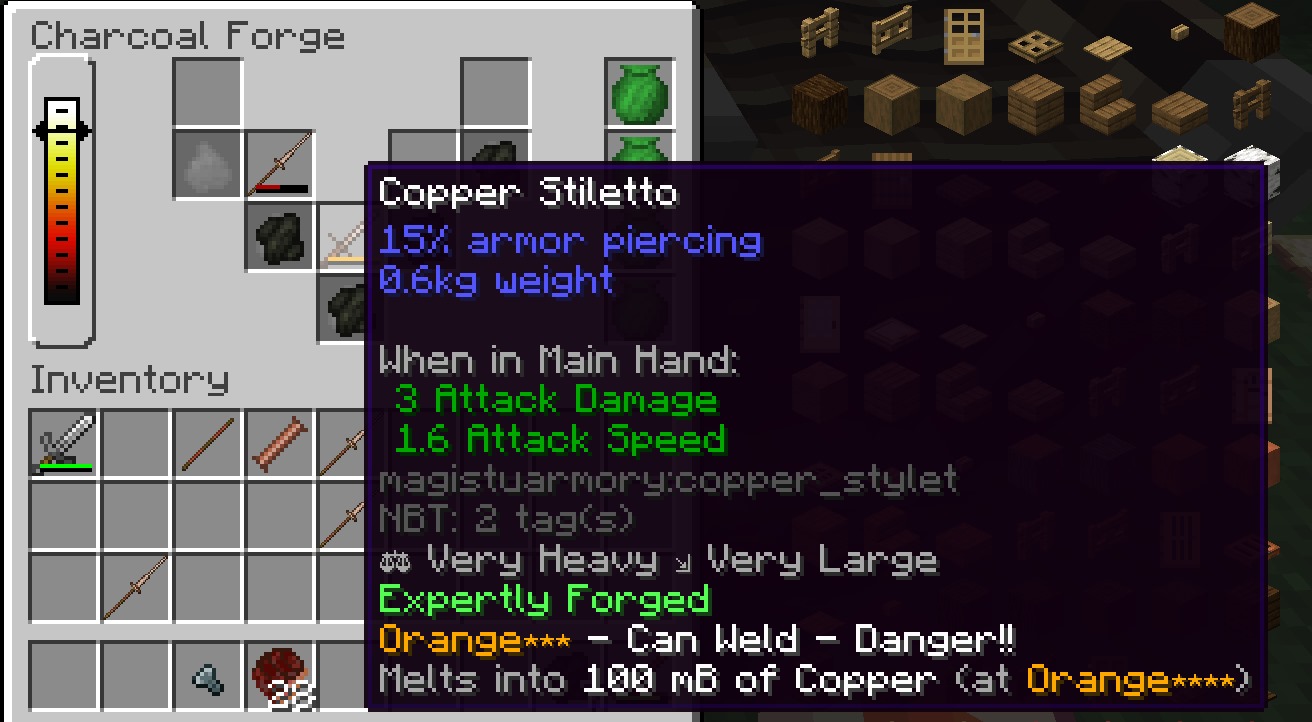Grab the plain wooden stick in inventory
The width and height of the screenshot is (1312, 722).
(x=208, y=443)
